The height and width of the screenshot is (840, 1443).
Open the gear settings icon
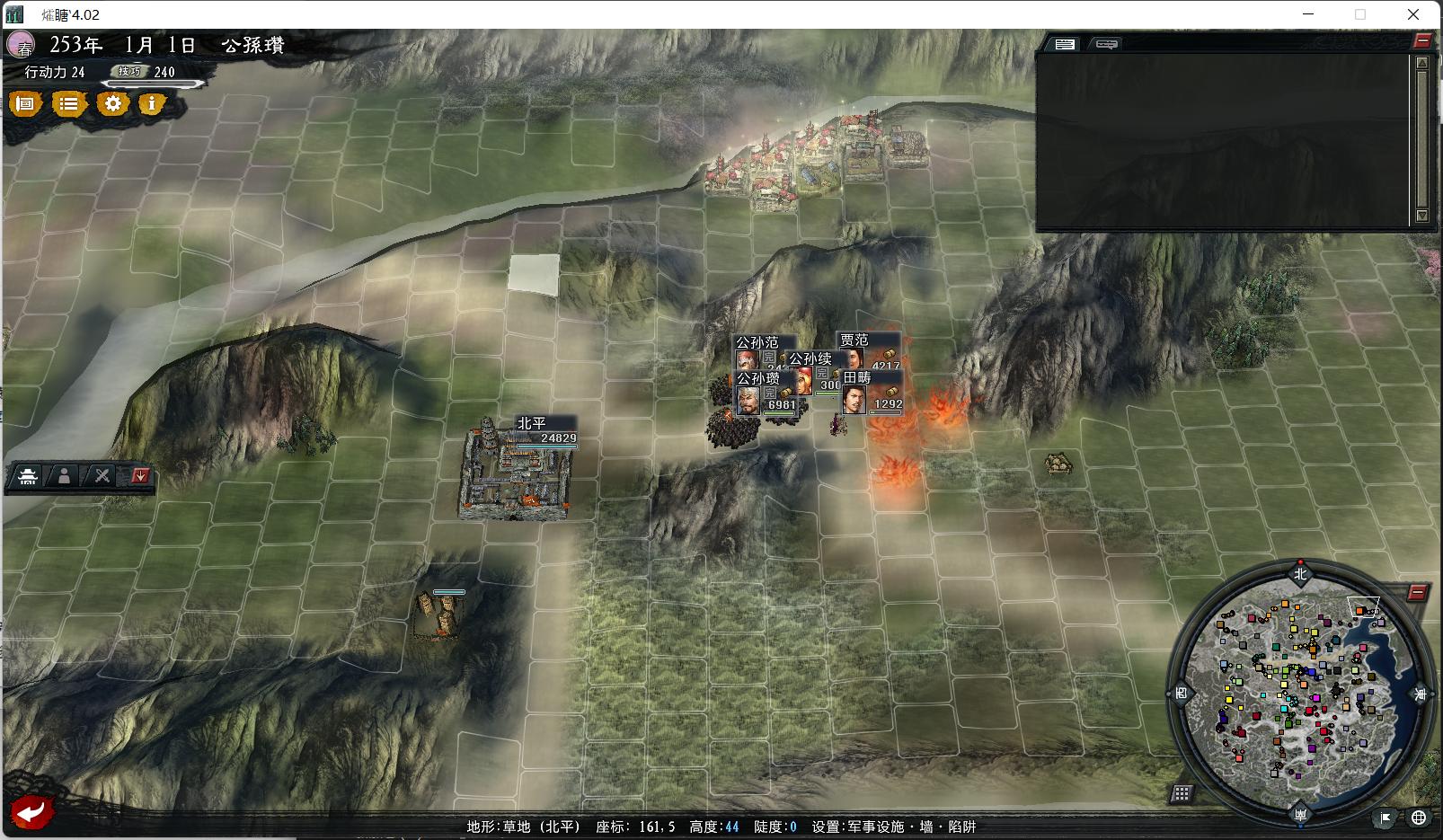click(x=112, y=104)
